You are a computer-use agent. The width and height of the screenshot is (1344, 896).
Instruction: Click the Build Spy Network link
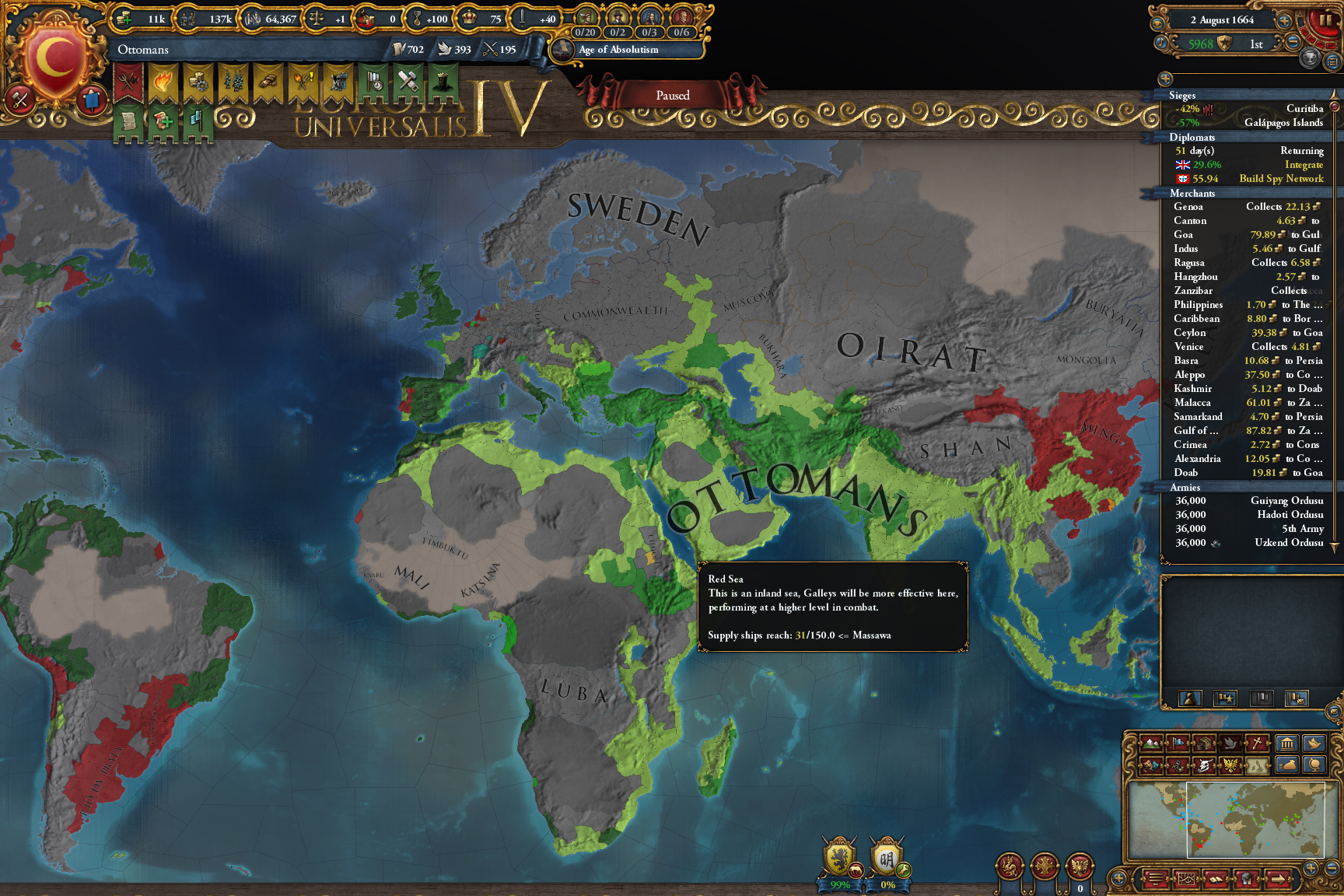pos(1282,179)
